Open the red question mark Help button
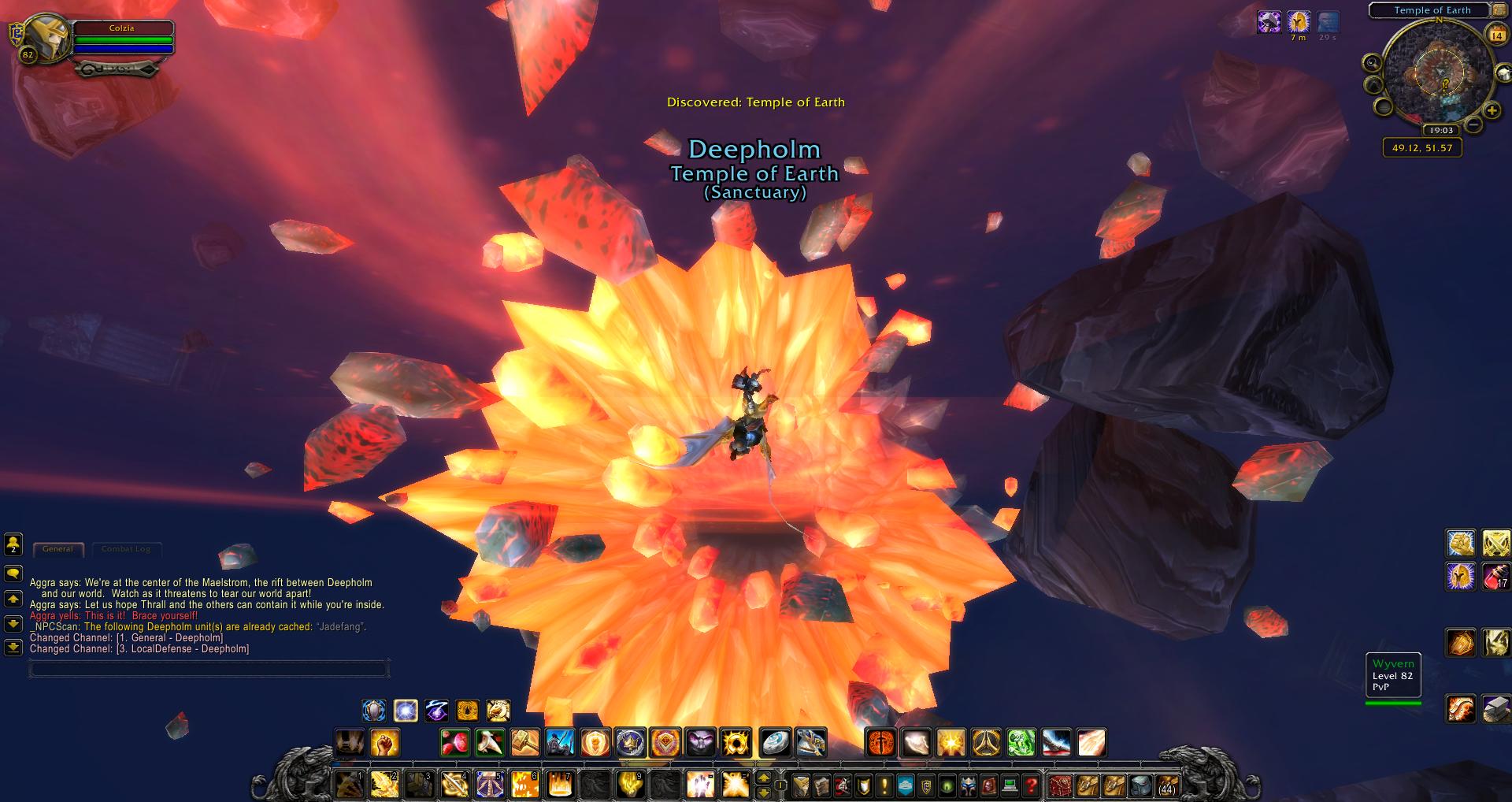This screenshot has width=1512, height=802. click(x=1031, y=785)
